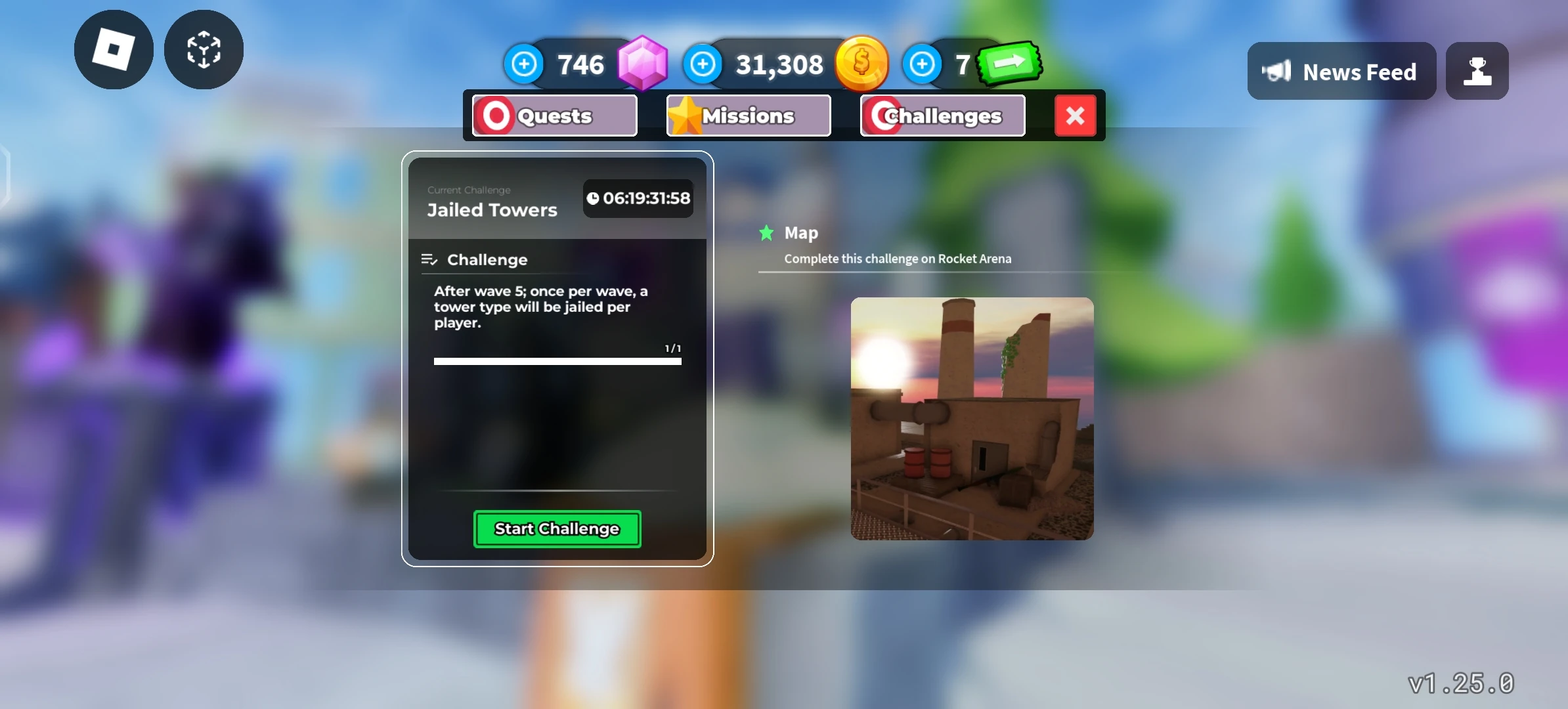Screen dimensions: 1568x709
Task: Click the plus button next to coins
Action: coord(703,64)
